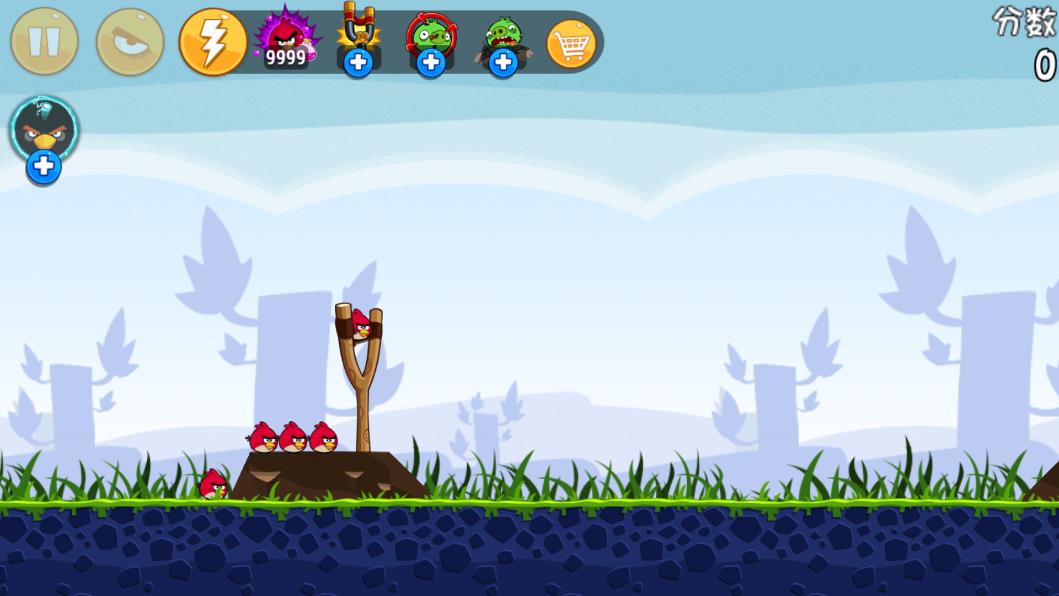Add the Sling Scope targeted pig power-up
Viewport: 1059px width, 596px height.
pyautogui.click(x=430, y=62)
